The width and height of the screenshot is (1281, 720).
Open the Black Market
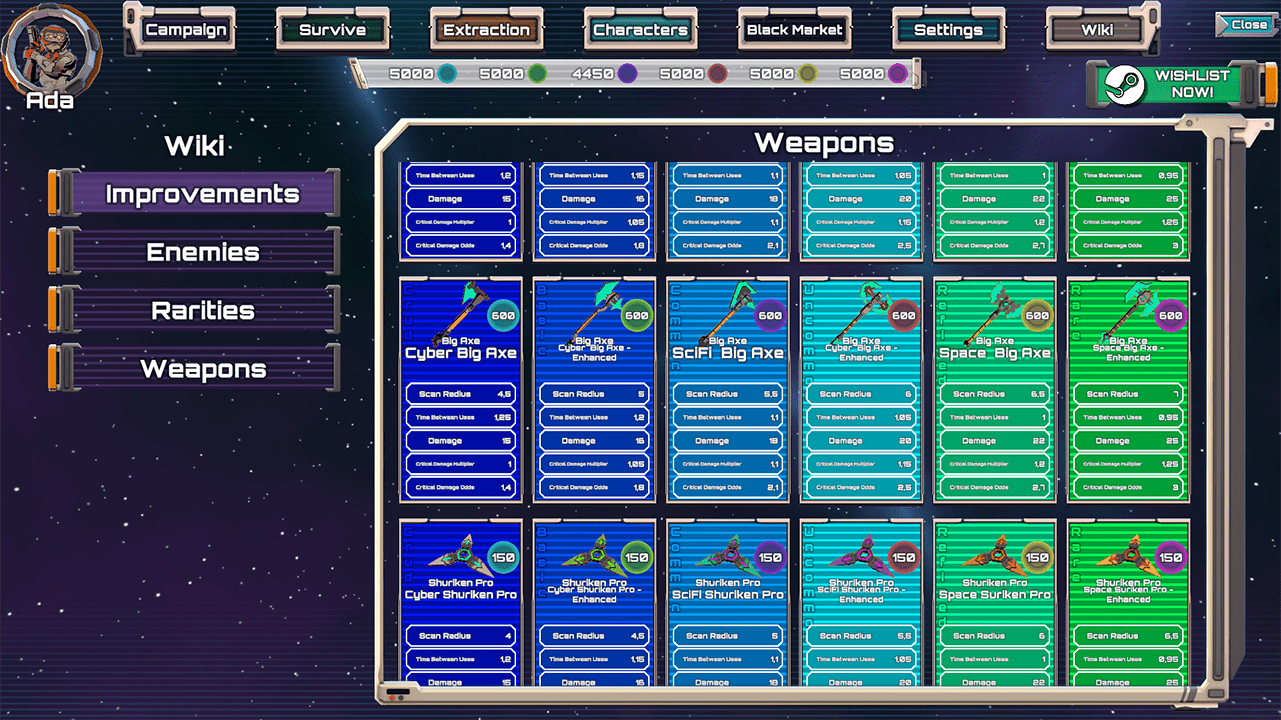pyautogui.click(x=794, y=30)
